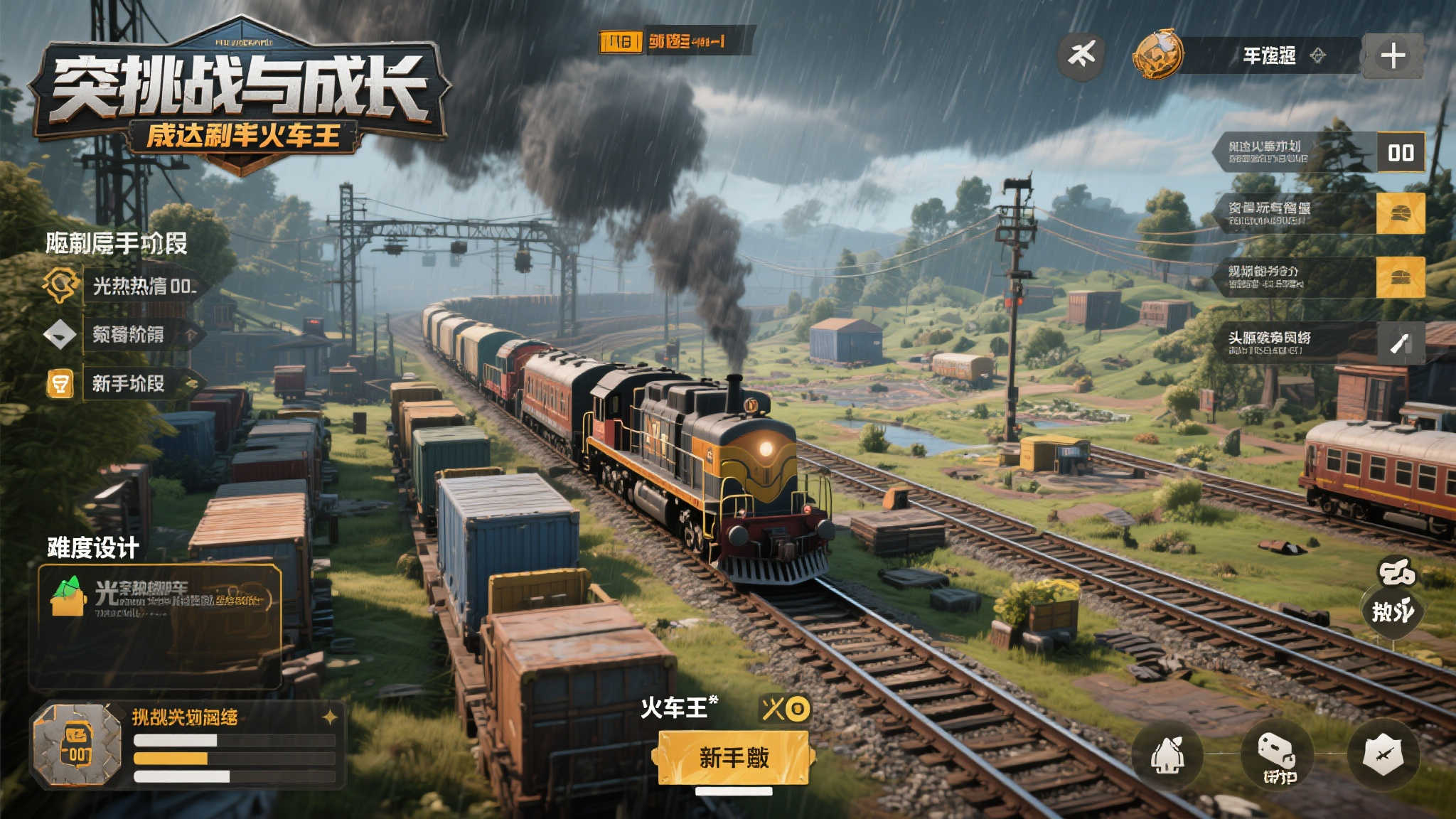The image size is (1456, 819).
Task: Toggle the X O icon above start button
Action: pyautogui.click(x=785, y=708)
